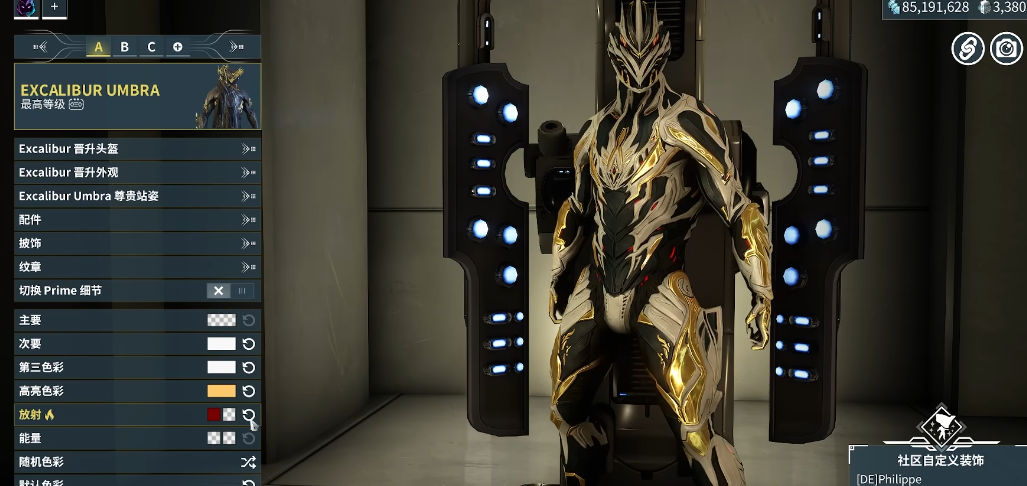The height and width of the screenshot is (486, 1027).
Task: Open the 披饰 syandana row
Action: pos(137,243)
